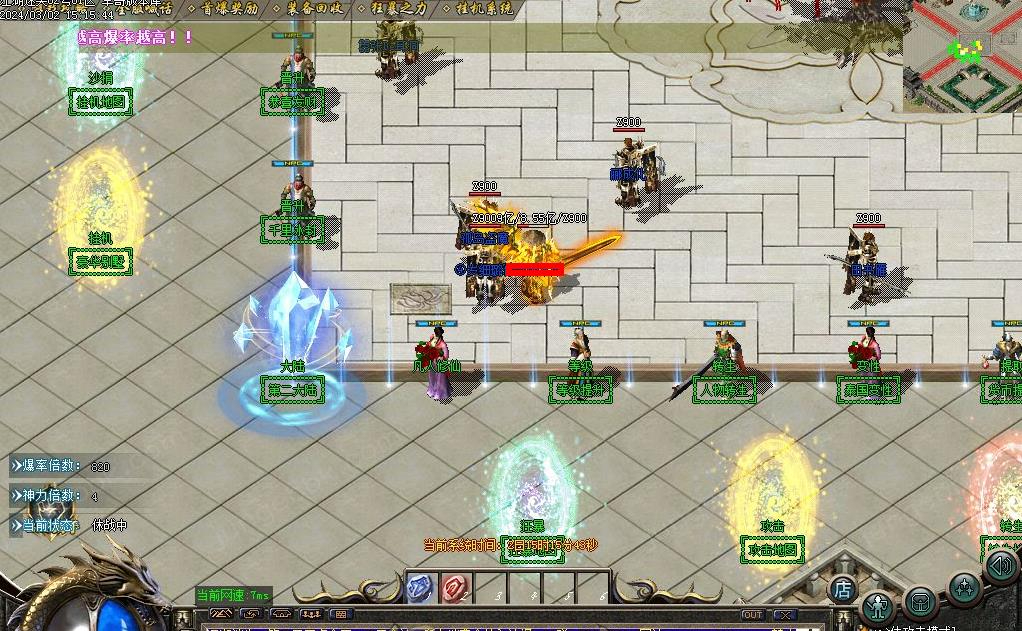Click the minimap in the corner
The width and height of the screenshot is (1022, 631).
[962, 56]
